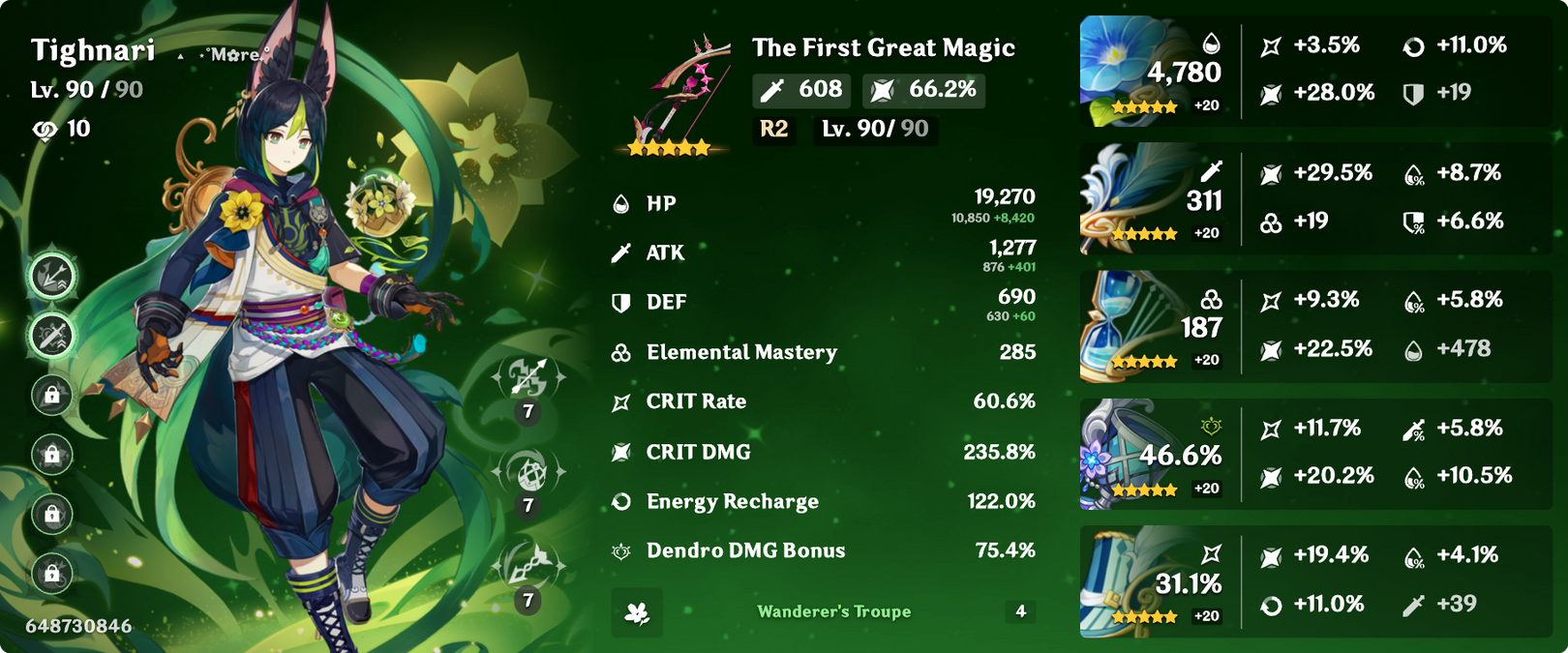Click the Wanderer's Troupe set bonus icon

(637, 612)
